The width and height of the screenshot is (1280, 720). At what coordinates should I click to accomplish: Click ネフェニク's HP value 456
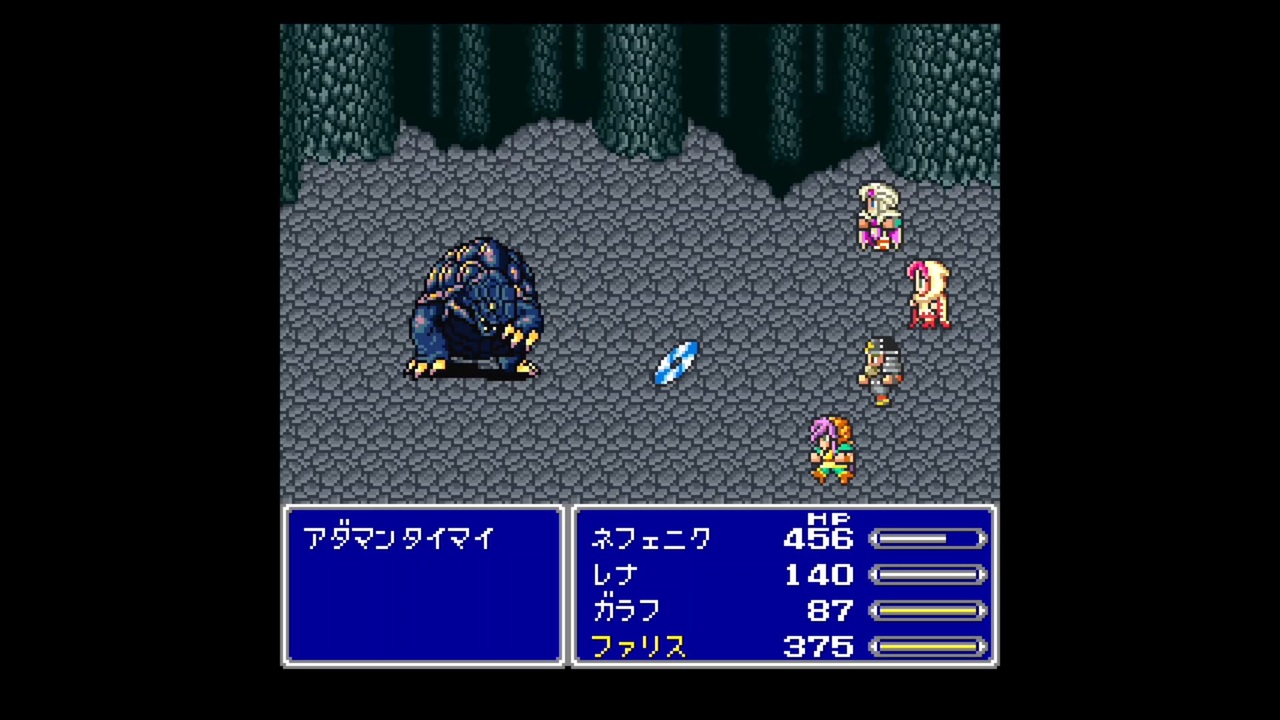(818, 539)
